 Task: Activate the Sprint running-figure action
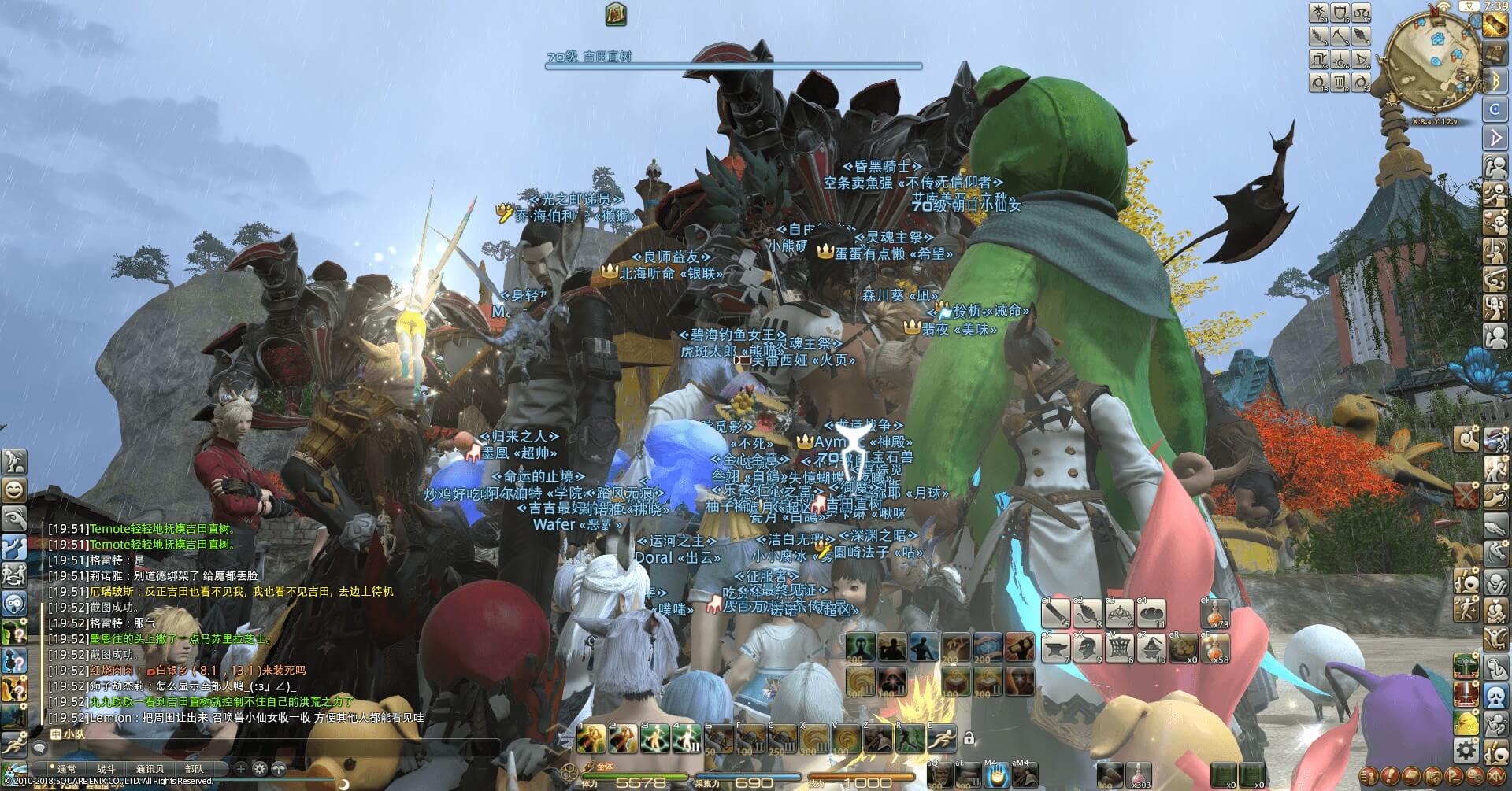coord(941,739)
